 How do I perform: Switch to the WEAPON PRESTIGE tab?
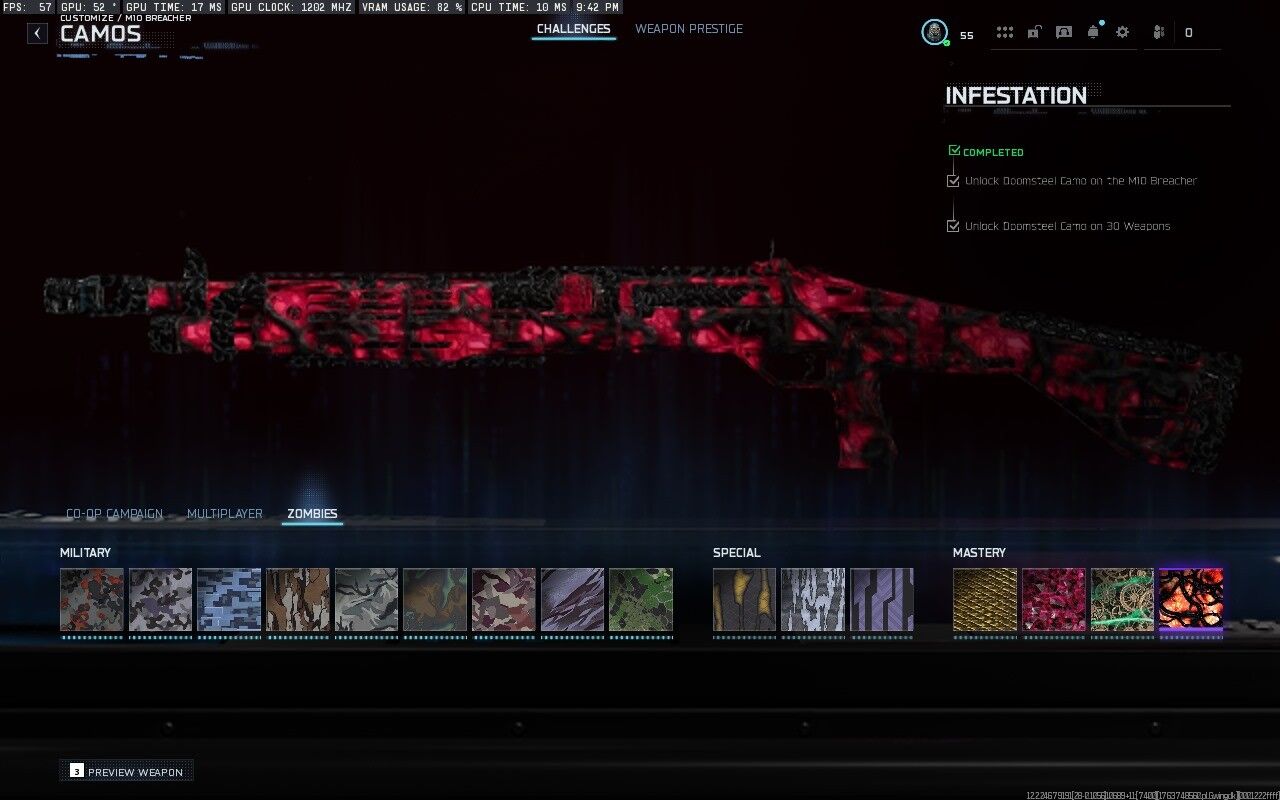pos(689,29)
